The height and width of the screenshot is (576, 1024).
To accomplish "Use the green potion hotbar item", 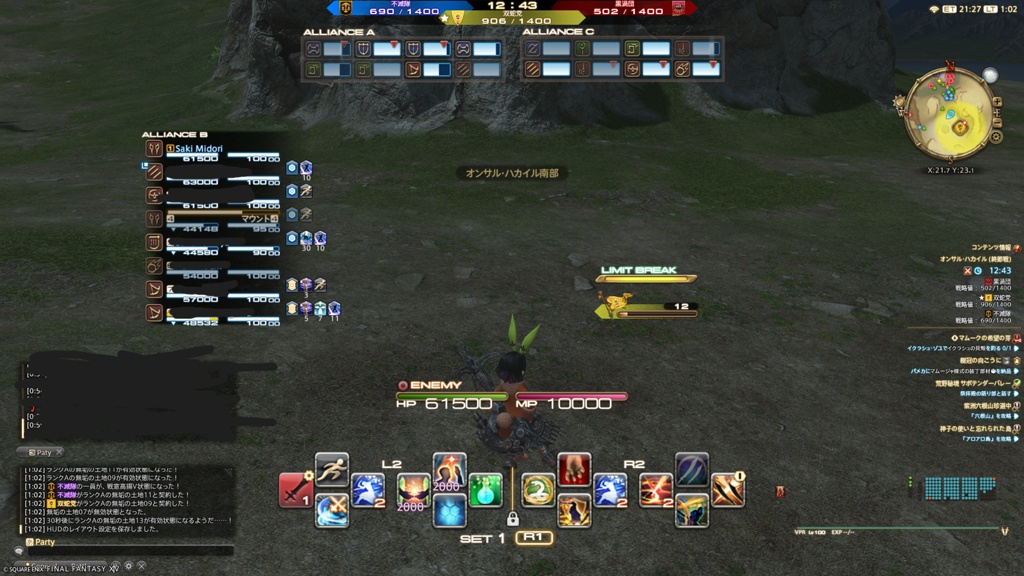I will [485, 490].
